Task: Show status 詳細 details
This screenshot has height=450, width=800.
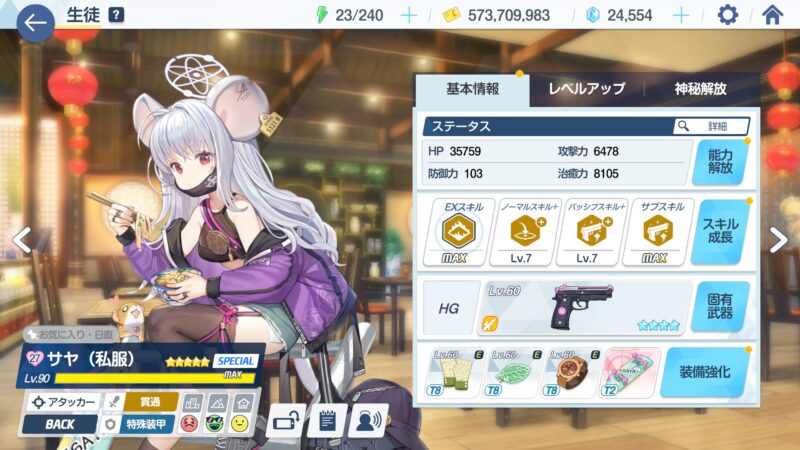Action: point(712,127)
